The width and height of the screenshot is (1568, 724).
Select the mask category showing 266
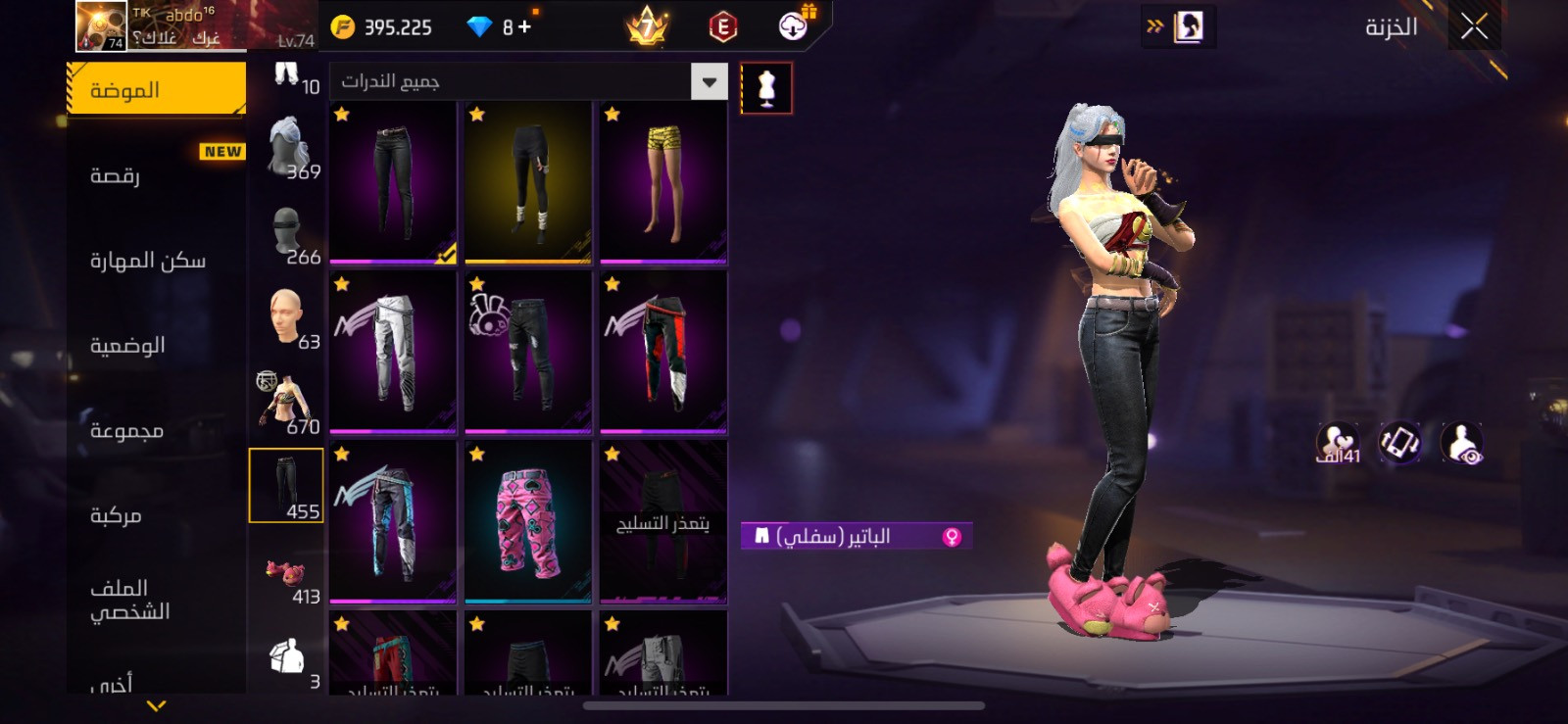(x=286, y=235)
